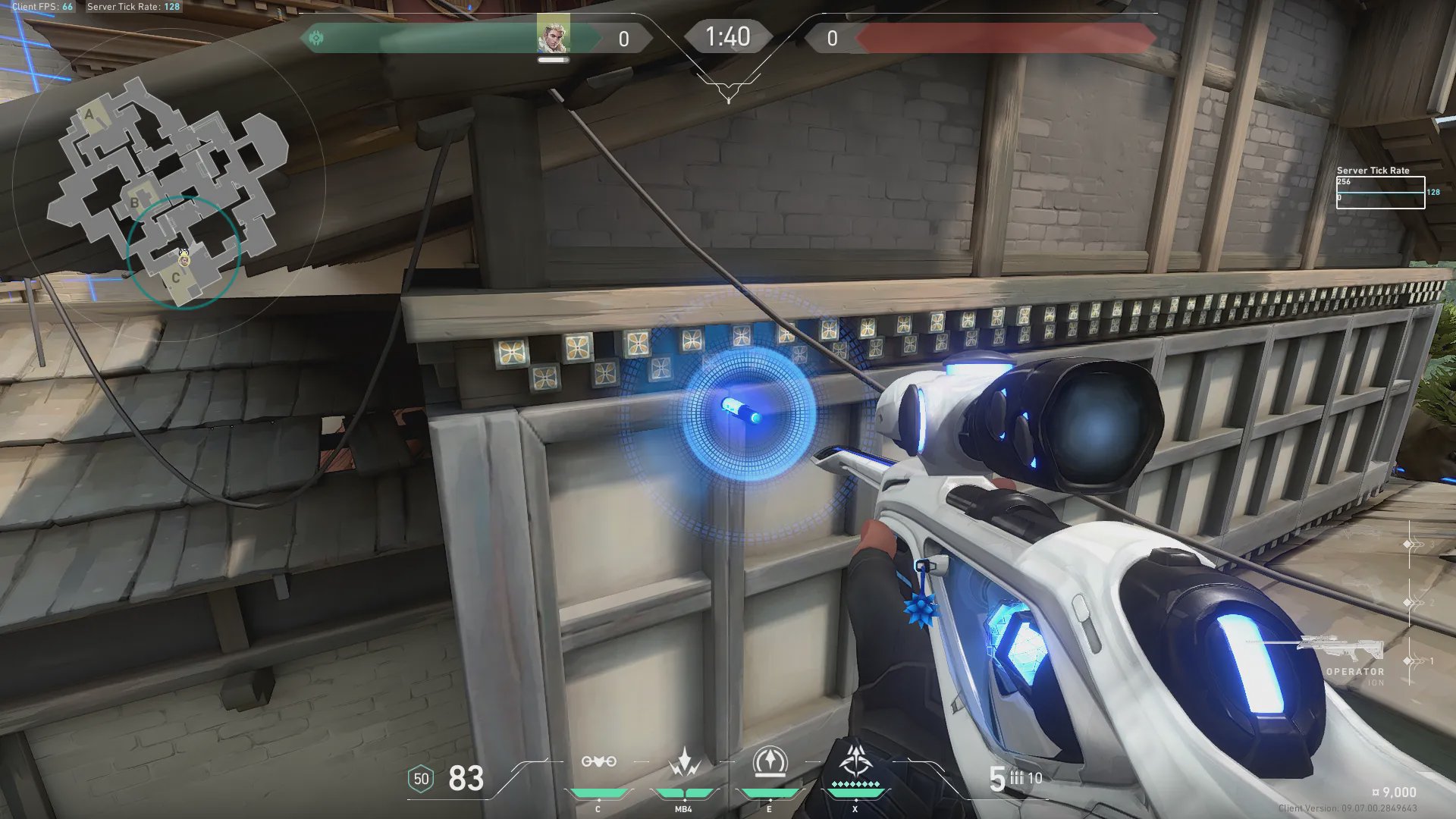1456x819 pixels.
Task: Select the A site marker on minimap
Action: [x=89, y=115]
